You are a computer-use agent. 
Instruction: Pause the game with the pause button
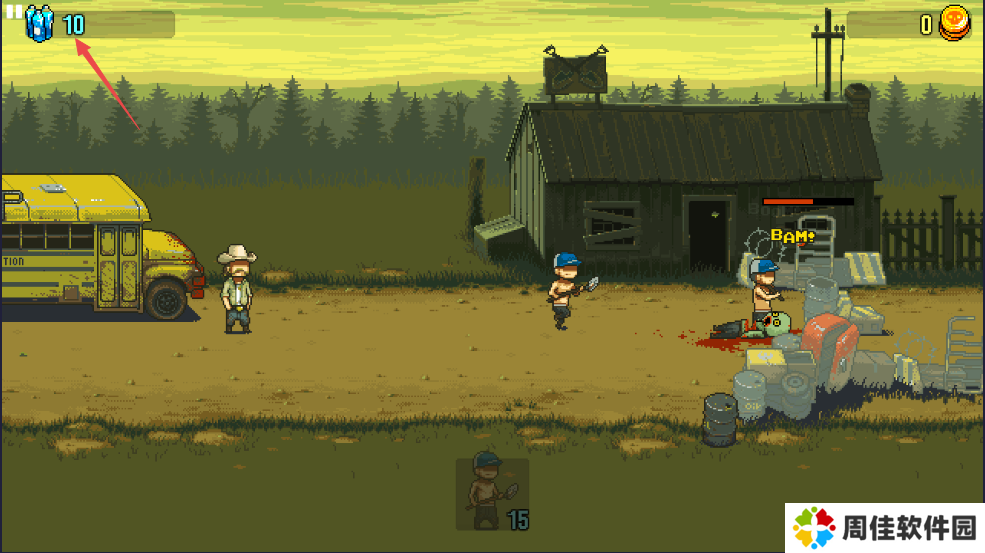click(x=14, y=11)
